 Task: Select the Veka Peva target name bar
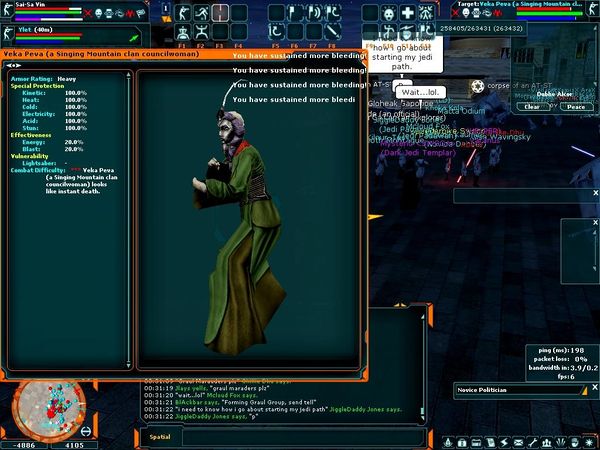pyautogui.click(x=530, y=5)
